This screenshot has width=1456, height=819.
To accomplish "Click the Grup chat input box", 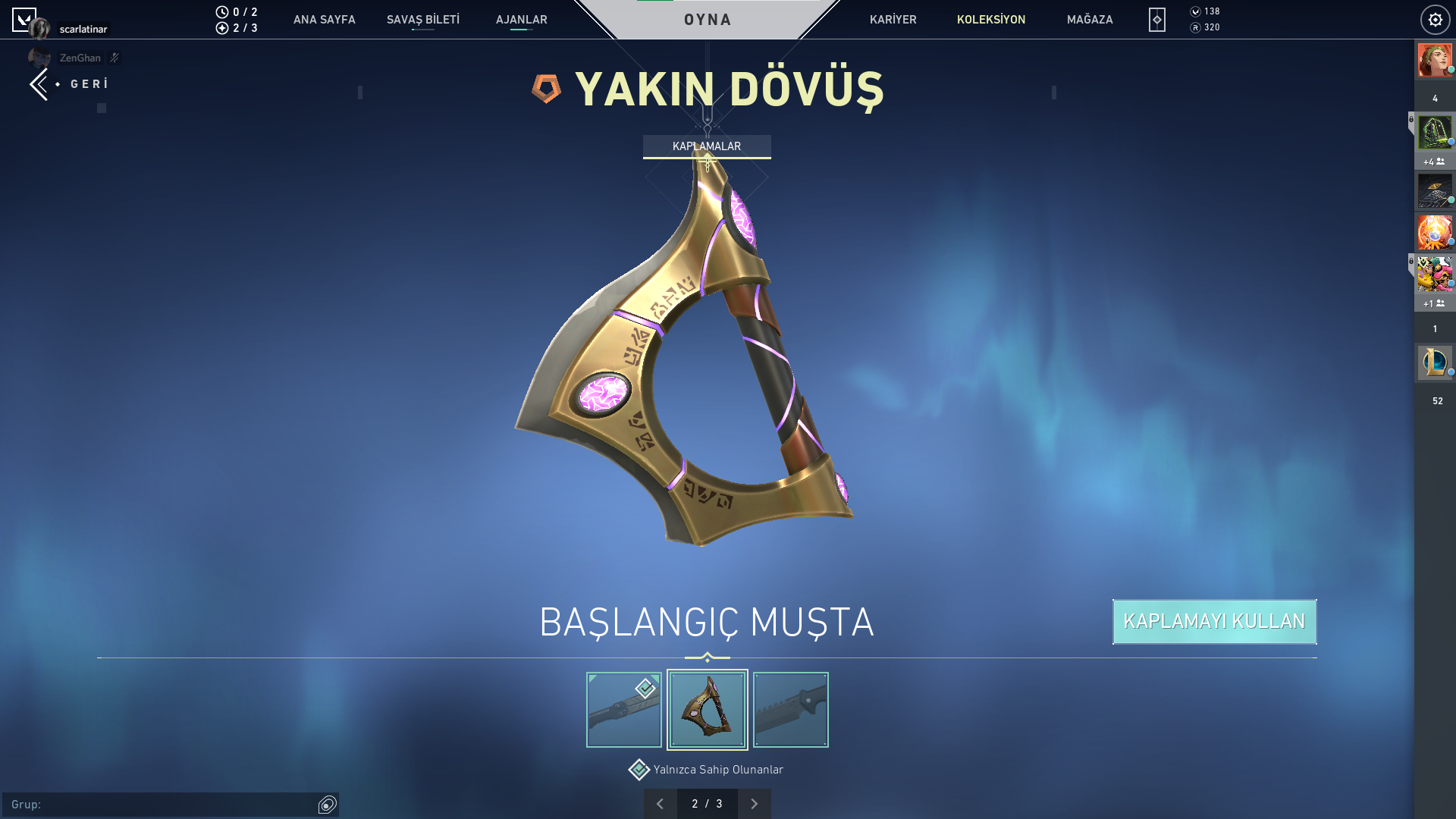I will 161,805.
